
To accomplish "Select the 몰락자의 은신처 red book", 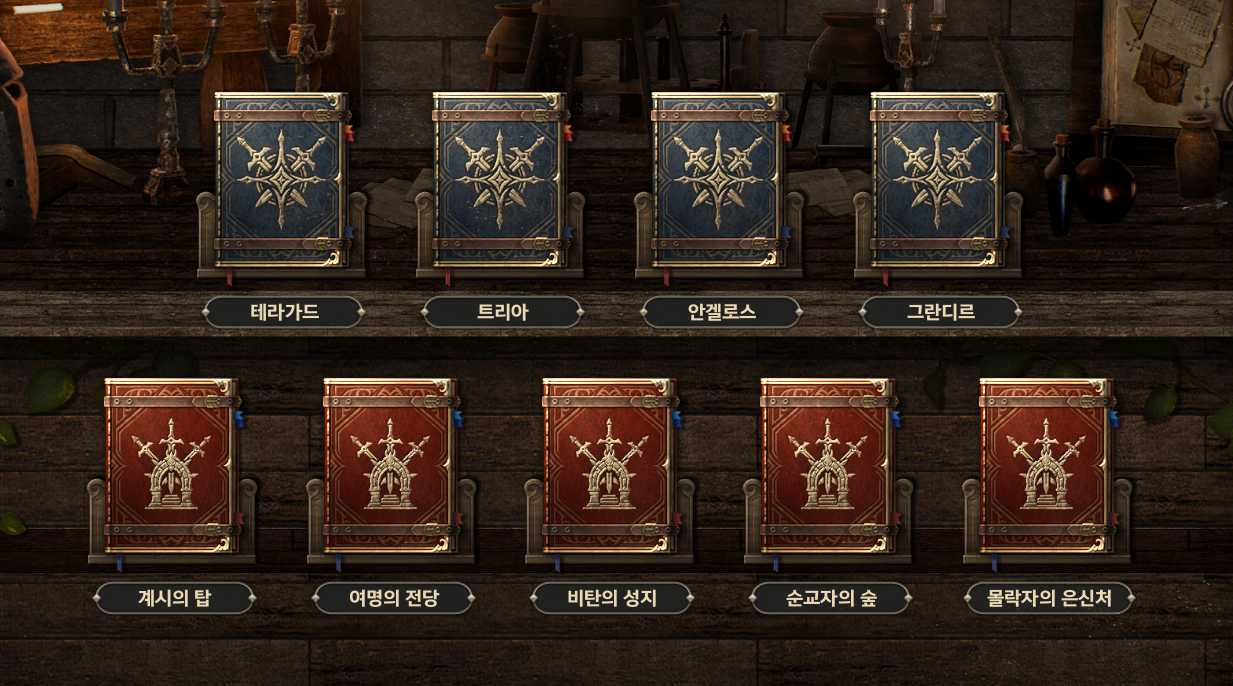I will point(1048,466).
